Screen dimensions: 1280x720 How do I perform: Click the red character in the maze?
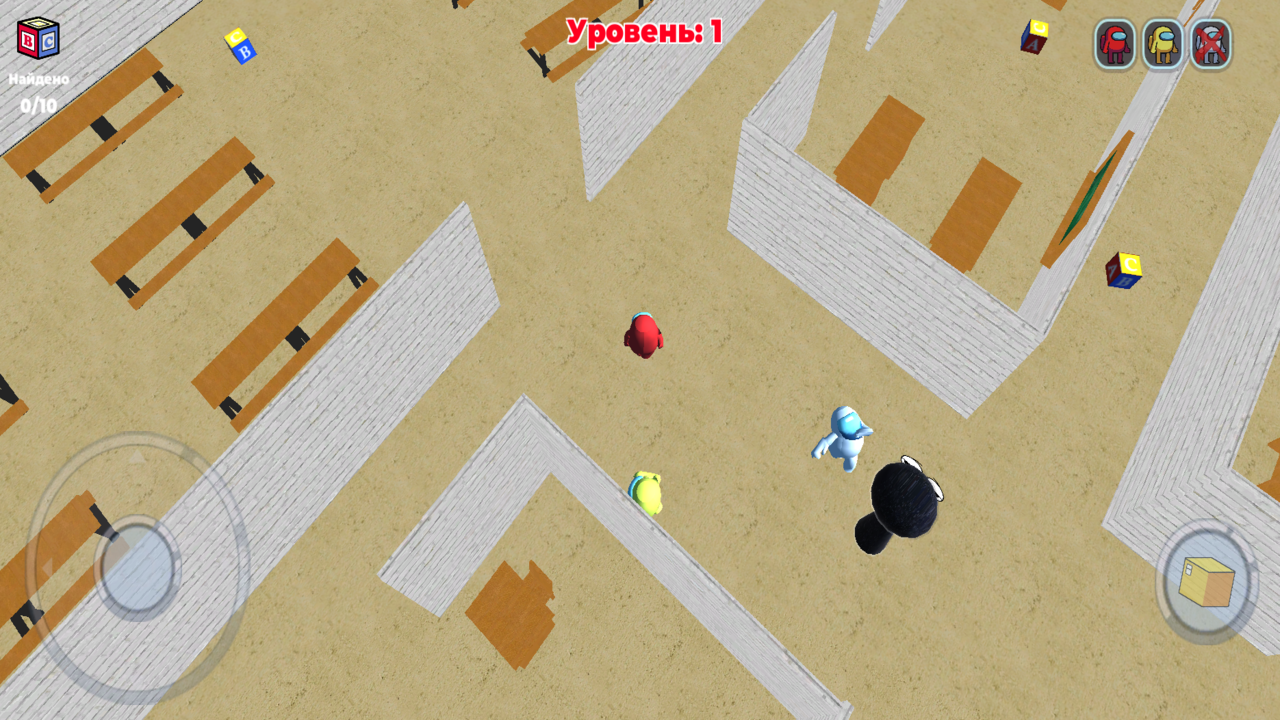point(644,335)
